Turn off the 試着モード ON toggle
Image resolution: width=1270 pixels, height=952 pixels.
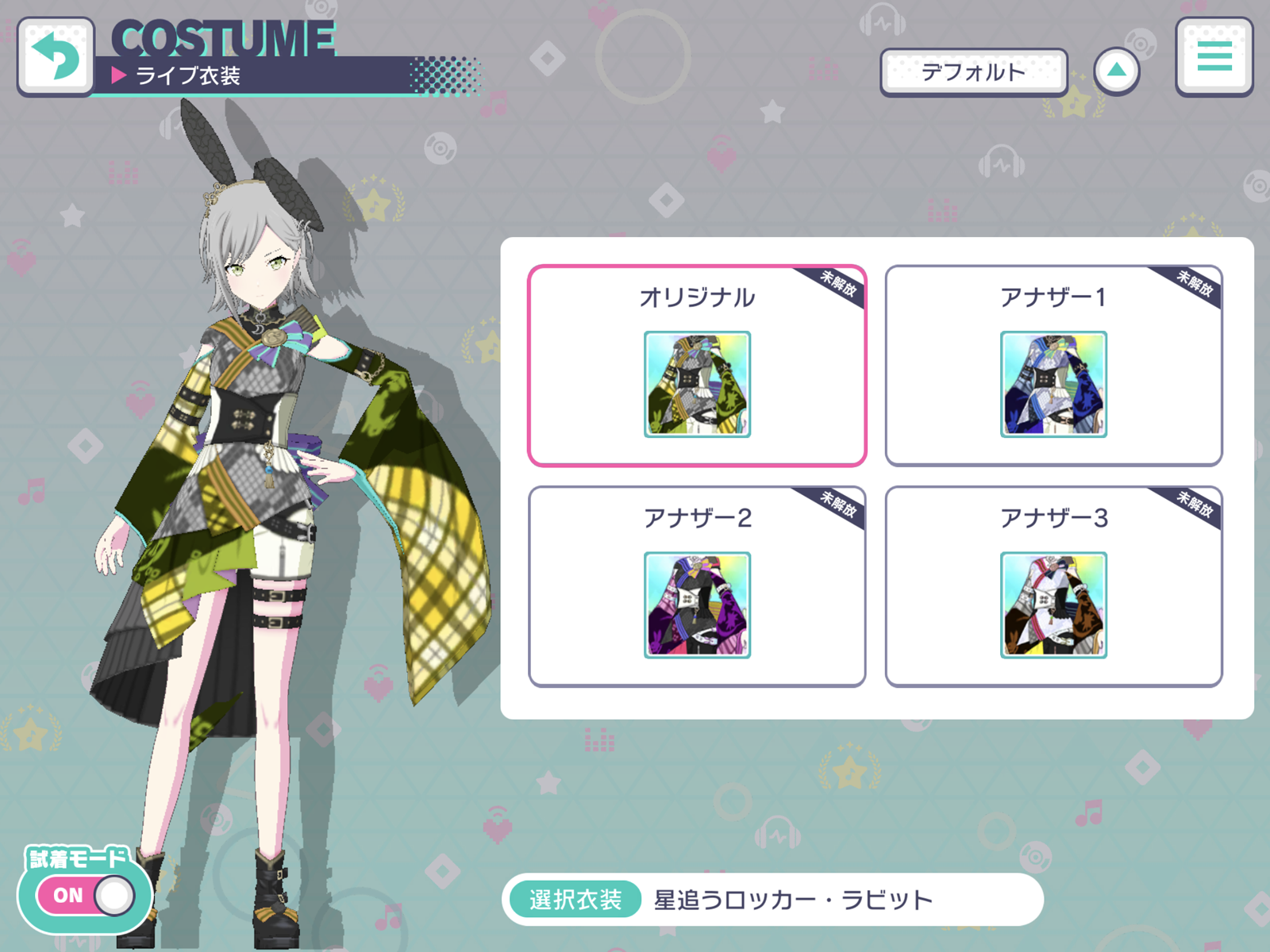[x=83, y=895]
